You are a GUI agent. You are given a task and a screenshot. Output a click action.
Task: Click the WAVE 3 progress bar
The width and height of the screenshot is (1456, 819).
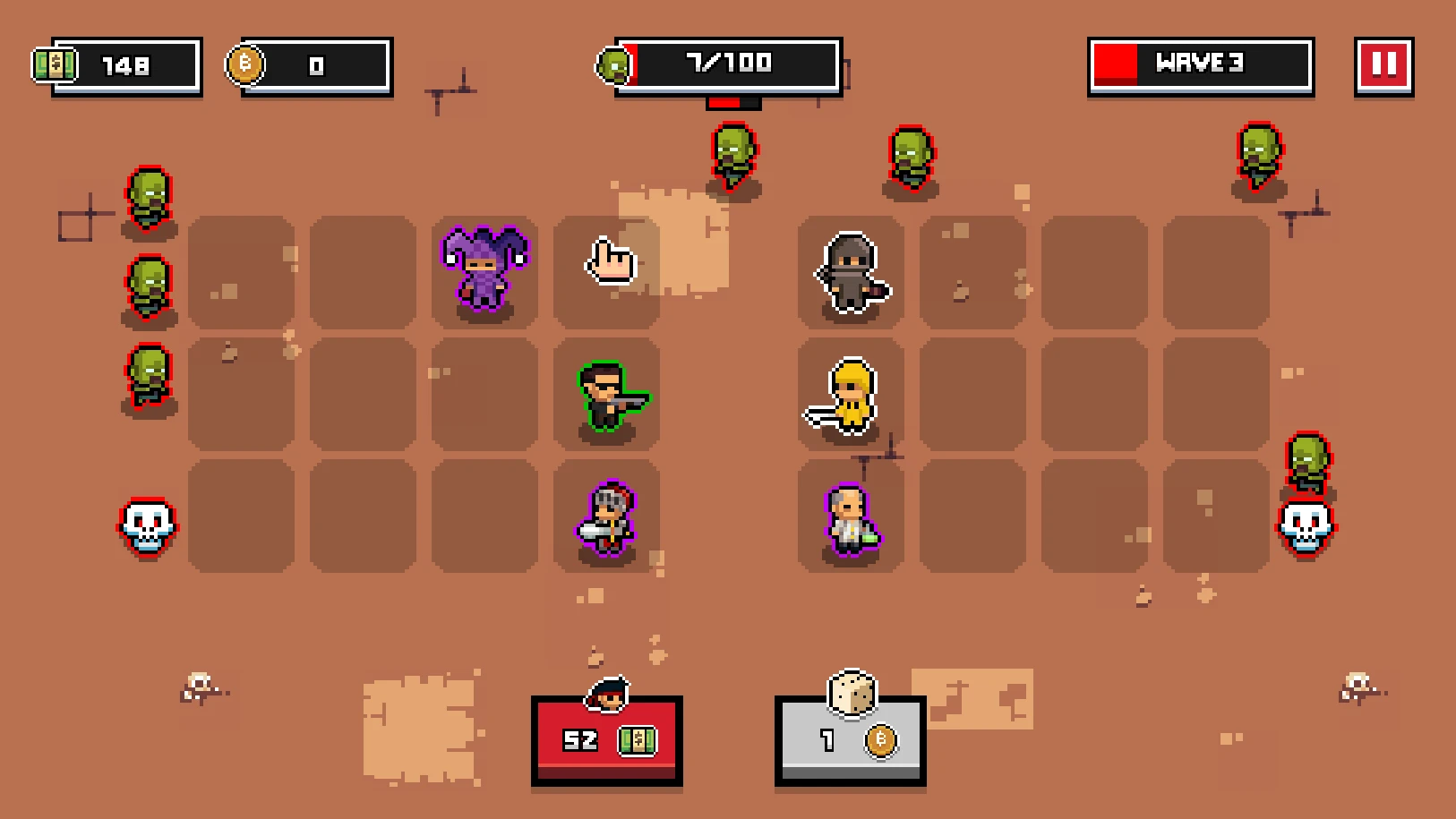click(x=1200, y=64)
